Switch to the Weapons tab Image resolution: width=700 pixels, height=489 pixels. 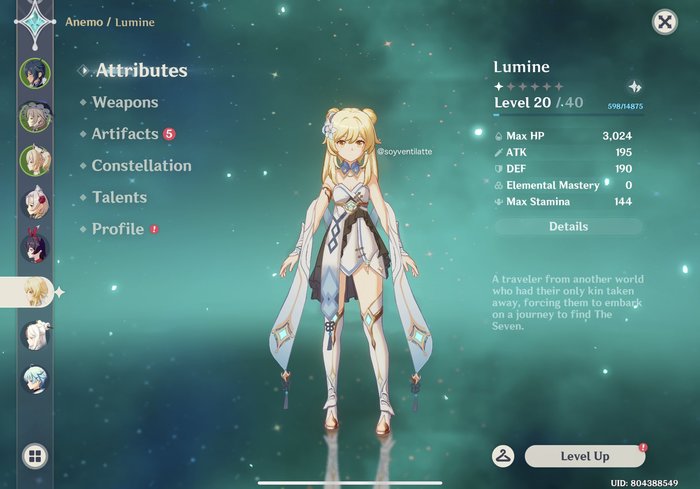click(x=124, y=102)
